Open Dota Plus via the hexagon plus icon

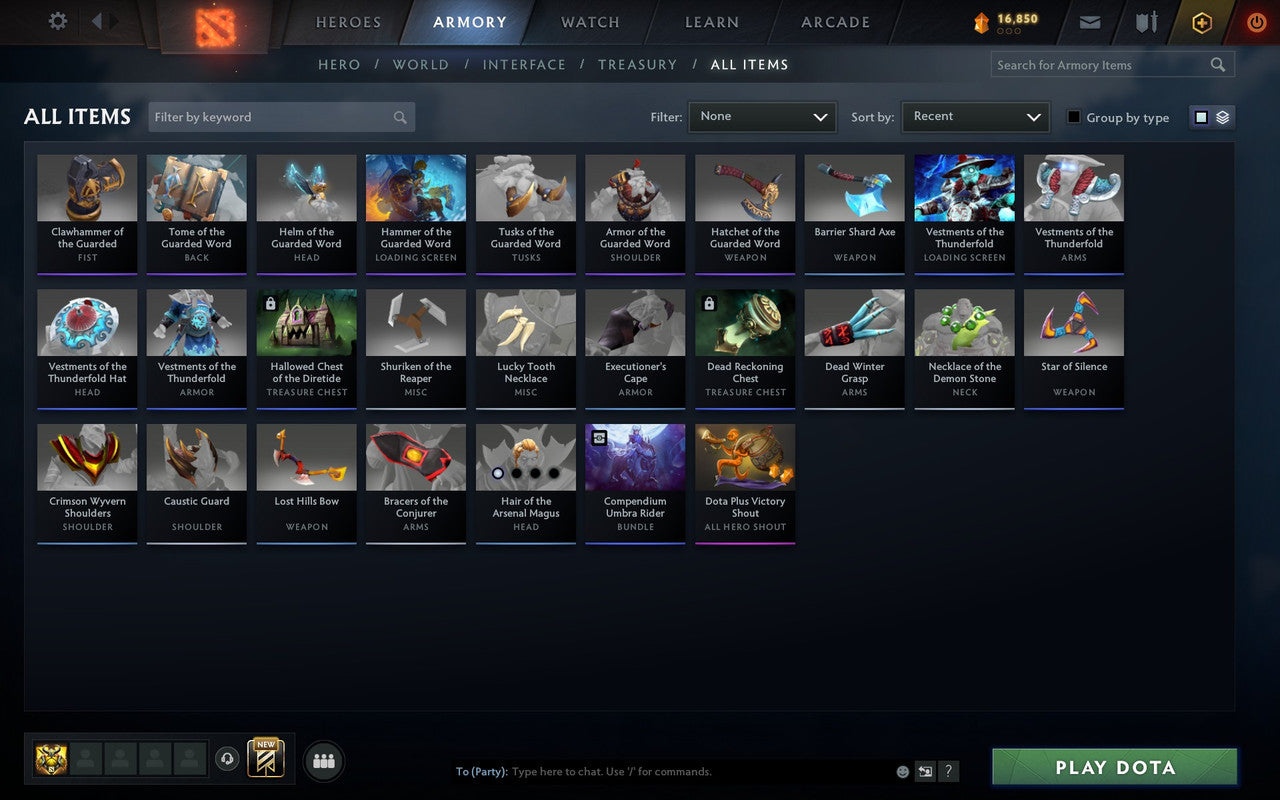tap(1201, 22)
